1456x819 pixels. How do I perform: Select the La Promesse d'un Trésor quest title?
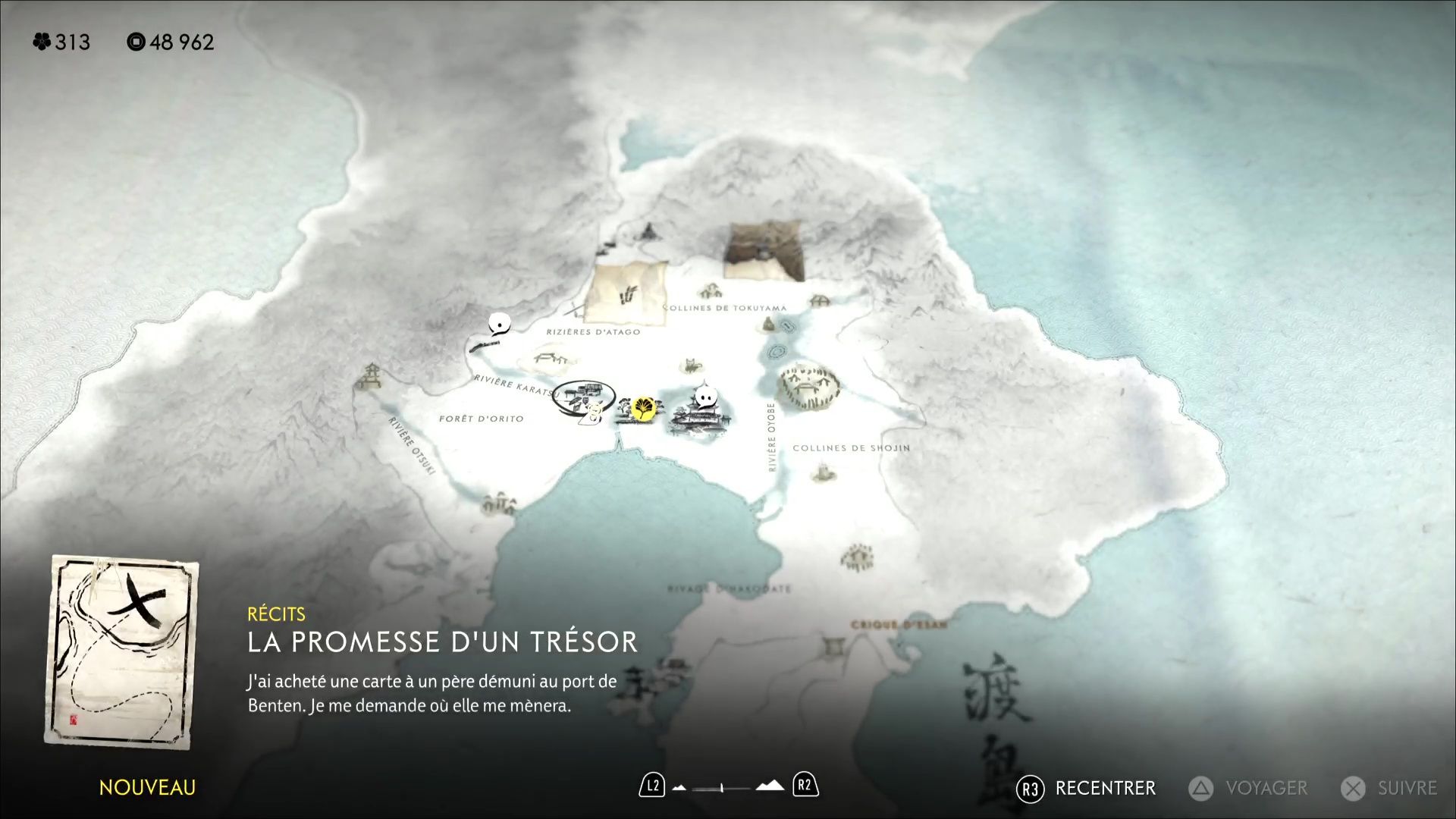[442, 642]
